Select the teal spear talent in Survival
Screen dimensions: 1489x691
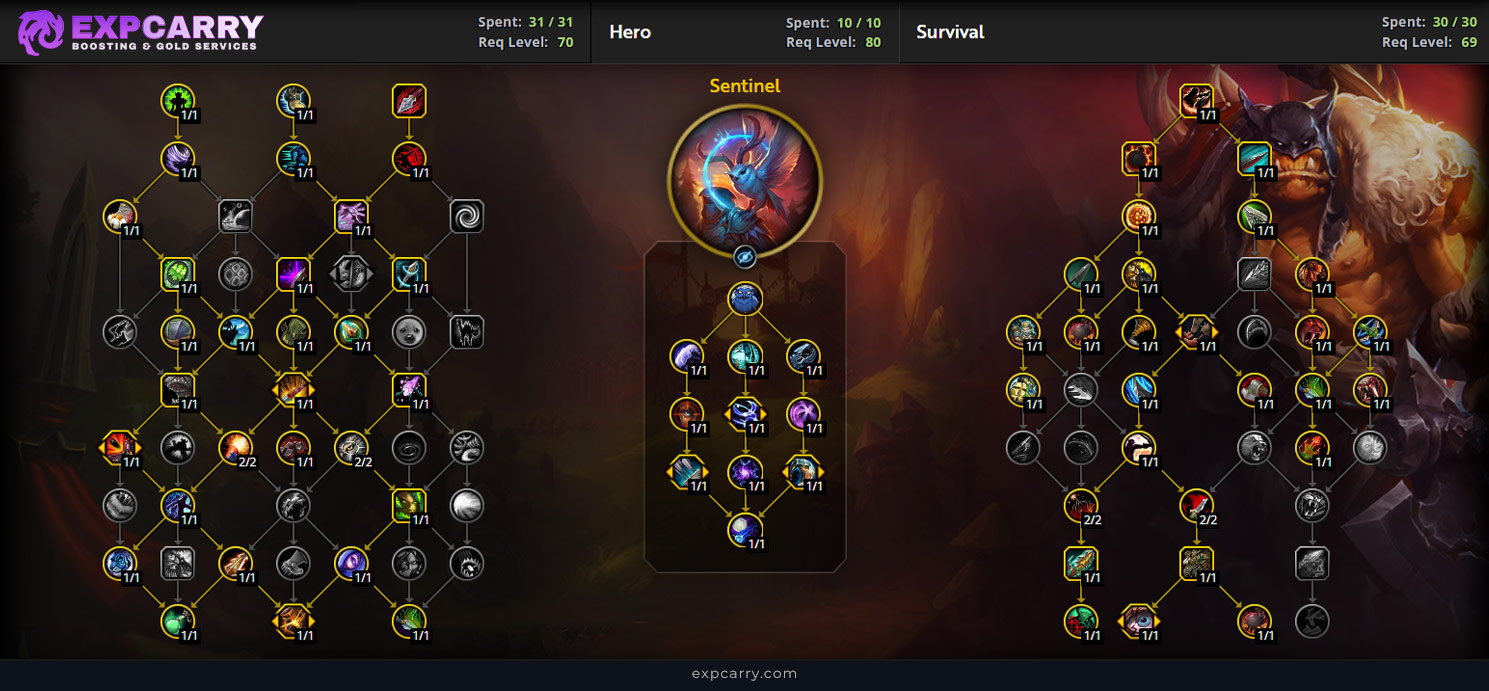click(1081, 563)
